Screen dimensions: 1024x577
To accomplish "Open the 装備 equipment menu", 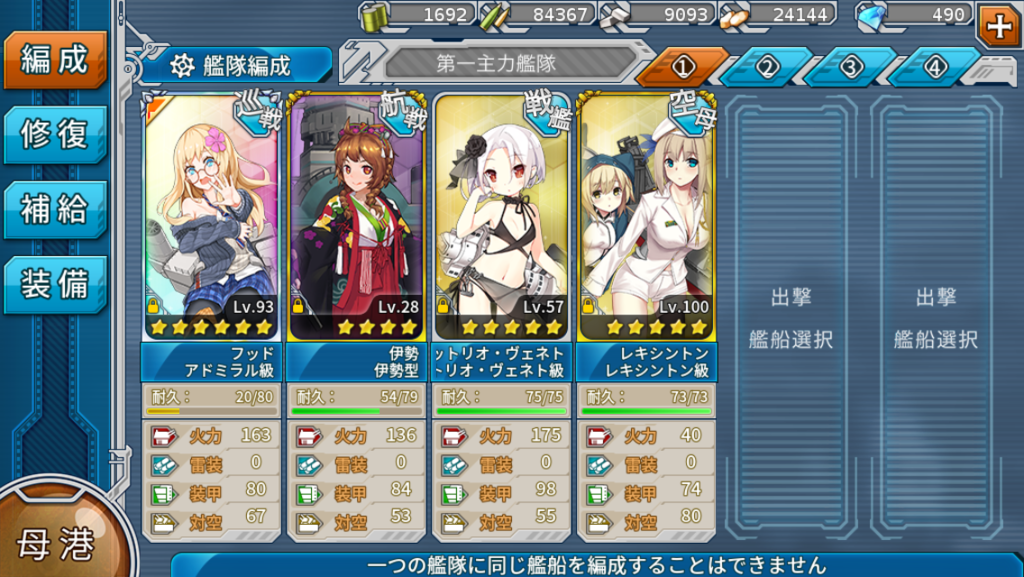I will point(55,283).
